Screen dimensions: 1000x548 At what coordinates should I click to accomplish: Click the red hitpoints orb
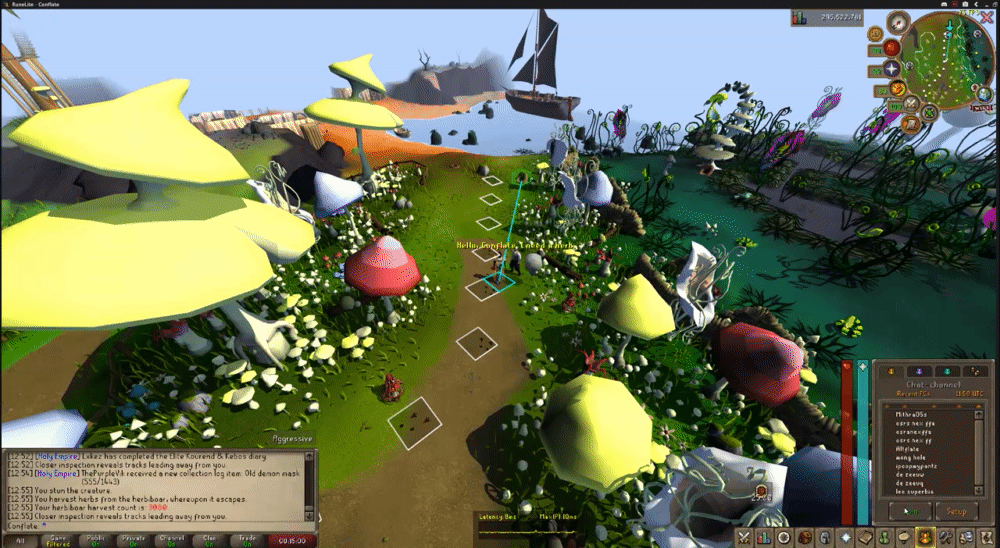[890, 47]
